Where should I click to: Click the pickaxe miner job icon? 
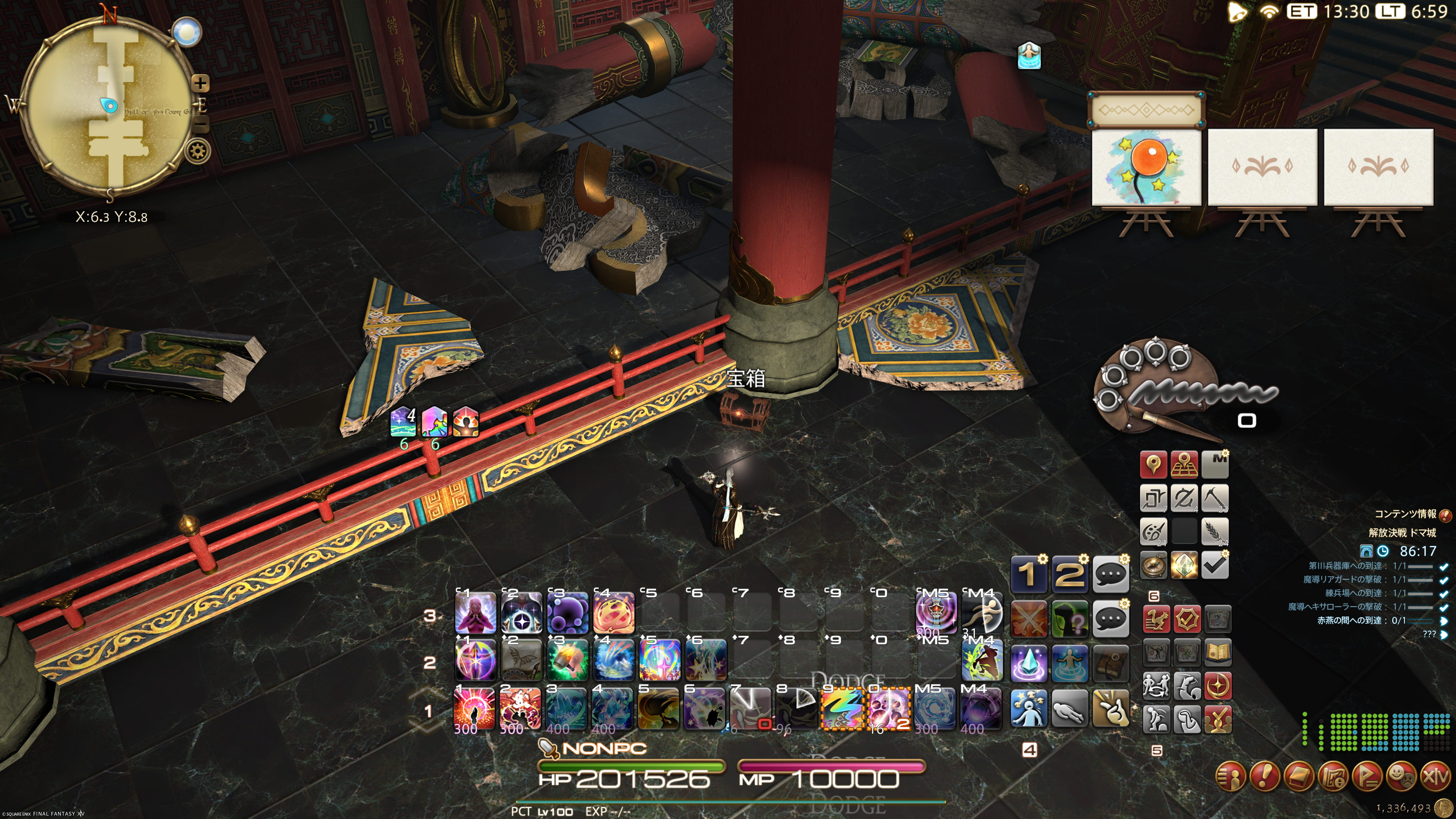pyautogui.click(x=1214, y=498)
